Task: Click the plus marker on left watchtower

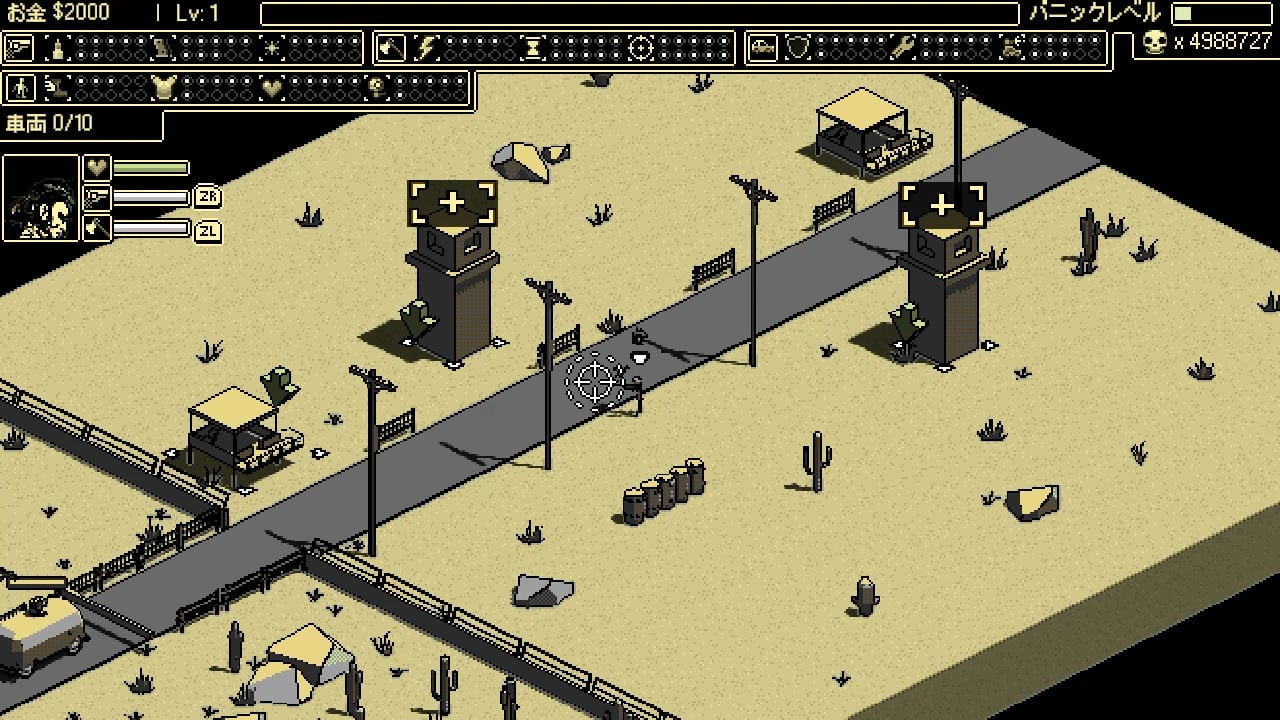Action: point(452,203)
